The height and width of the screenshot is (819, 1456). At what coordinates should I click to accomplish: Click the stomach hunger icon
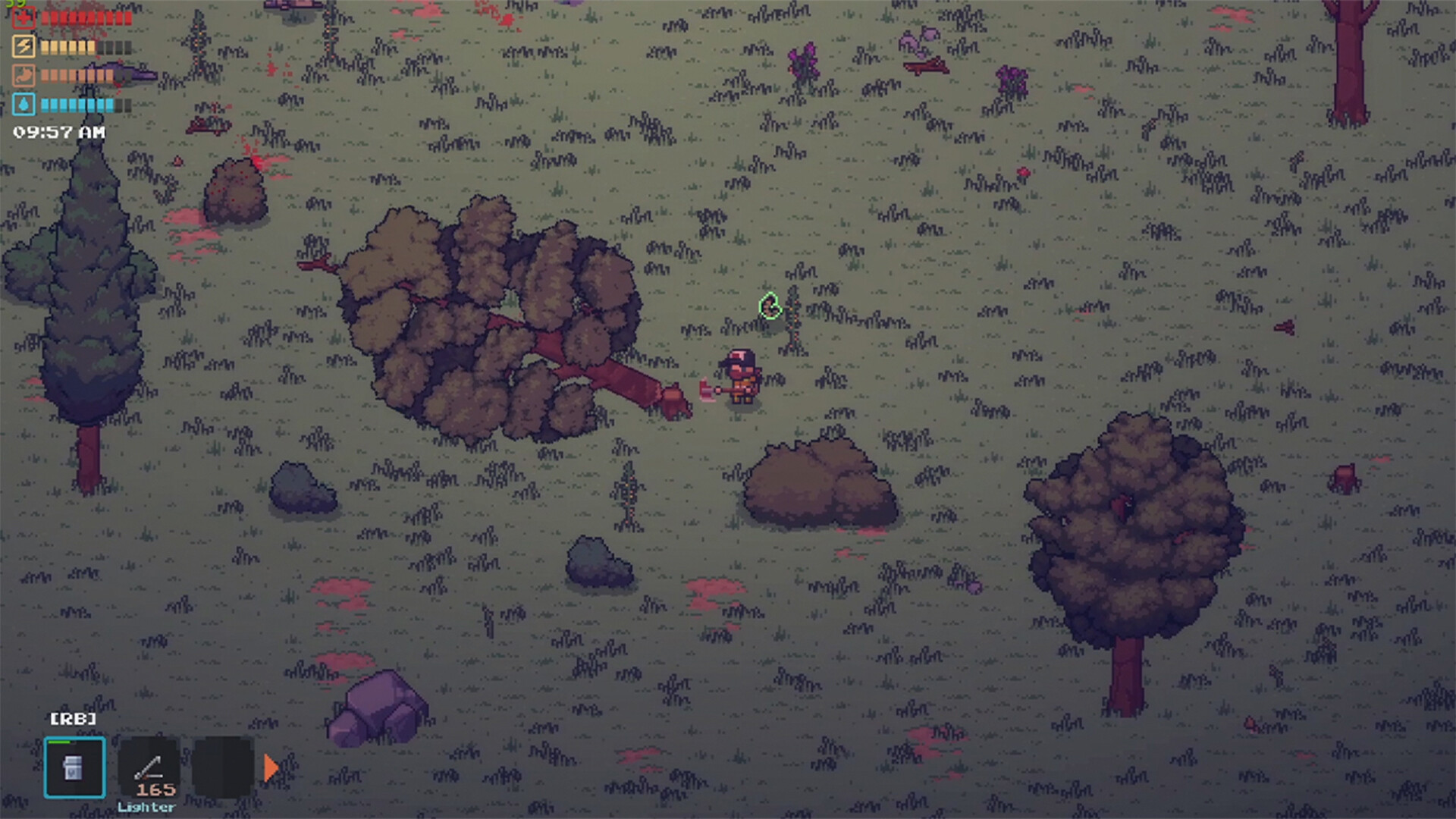click(23, 76)
